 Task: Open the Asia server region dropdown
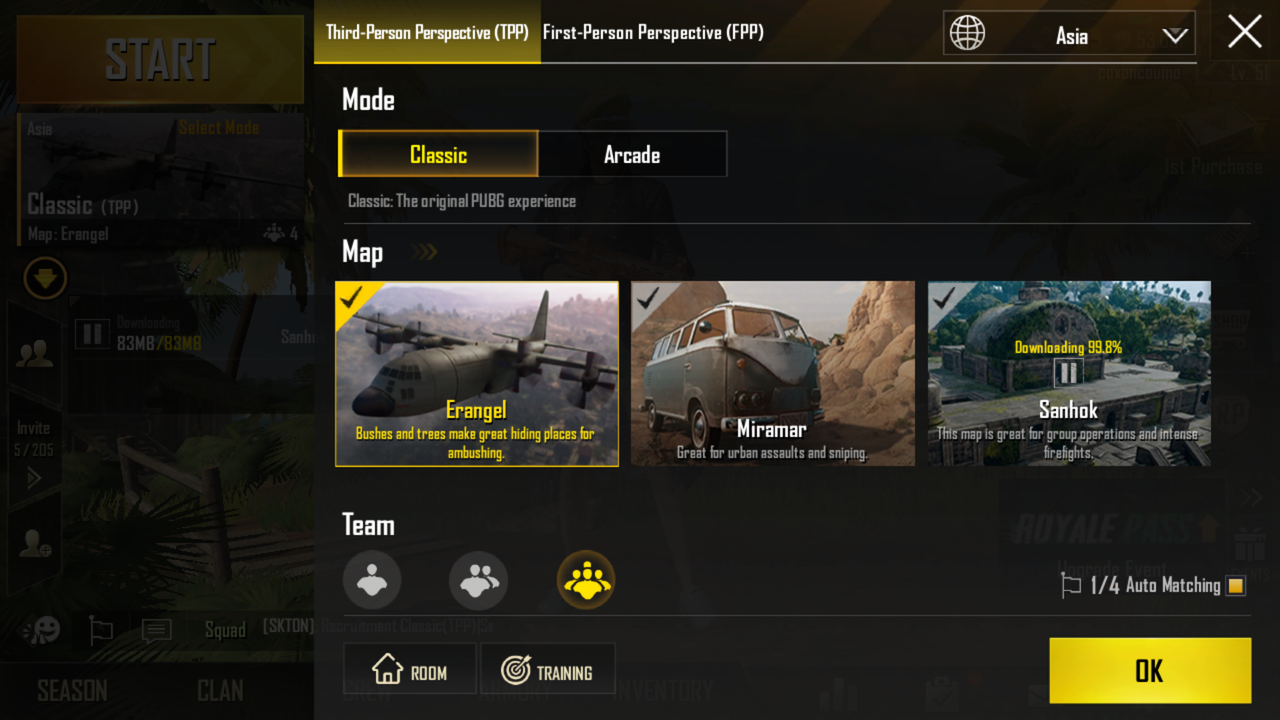1069,36
